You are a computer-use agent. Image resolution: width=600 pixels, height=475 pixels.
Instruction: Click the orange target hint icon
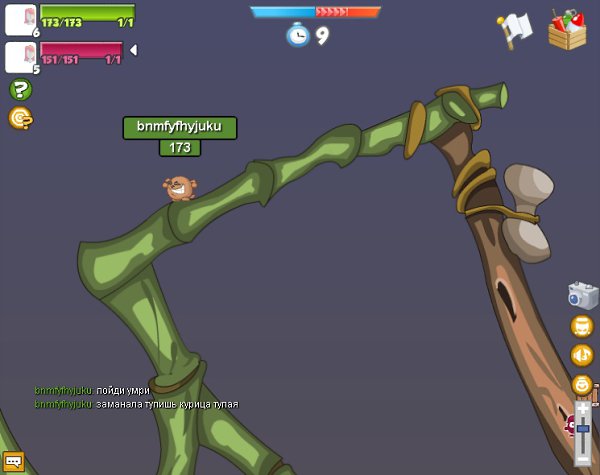20,118
